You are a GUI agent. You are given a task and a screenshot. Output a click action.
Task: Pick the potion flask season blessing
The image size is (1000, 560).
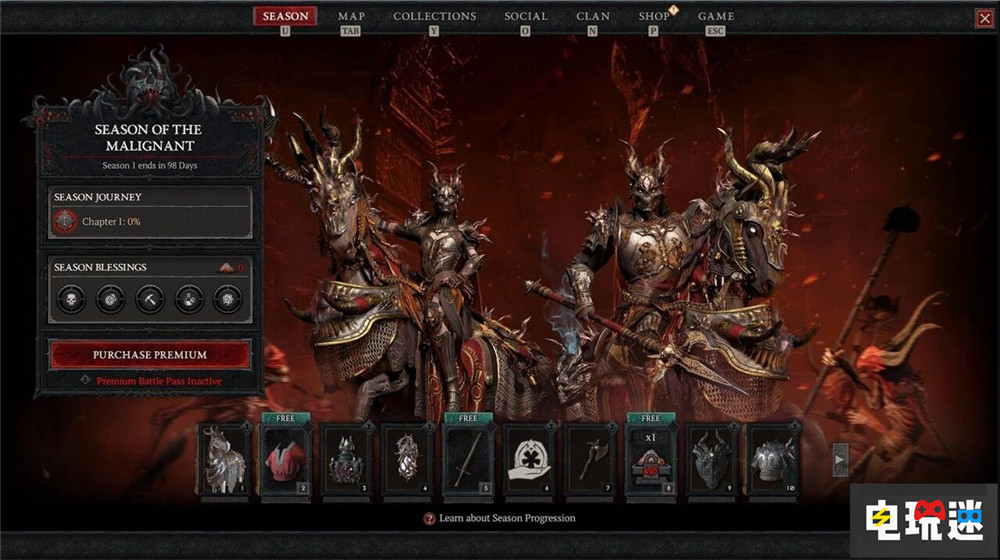[x=189, y=298]
